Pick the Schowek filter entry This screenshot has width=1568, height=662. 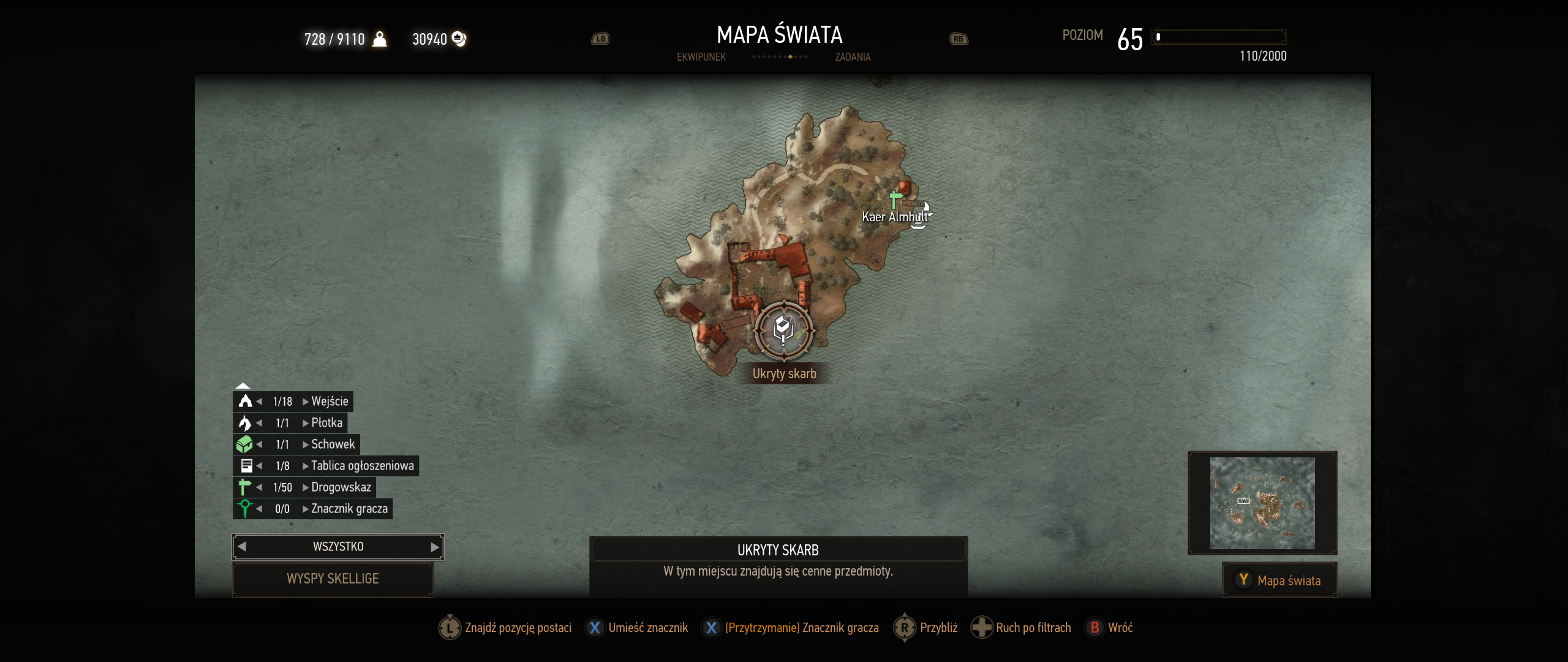(x=333, y=444)
